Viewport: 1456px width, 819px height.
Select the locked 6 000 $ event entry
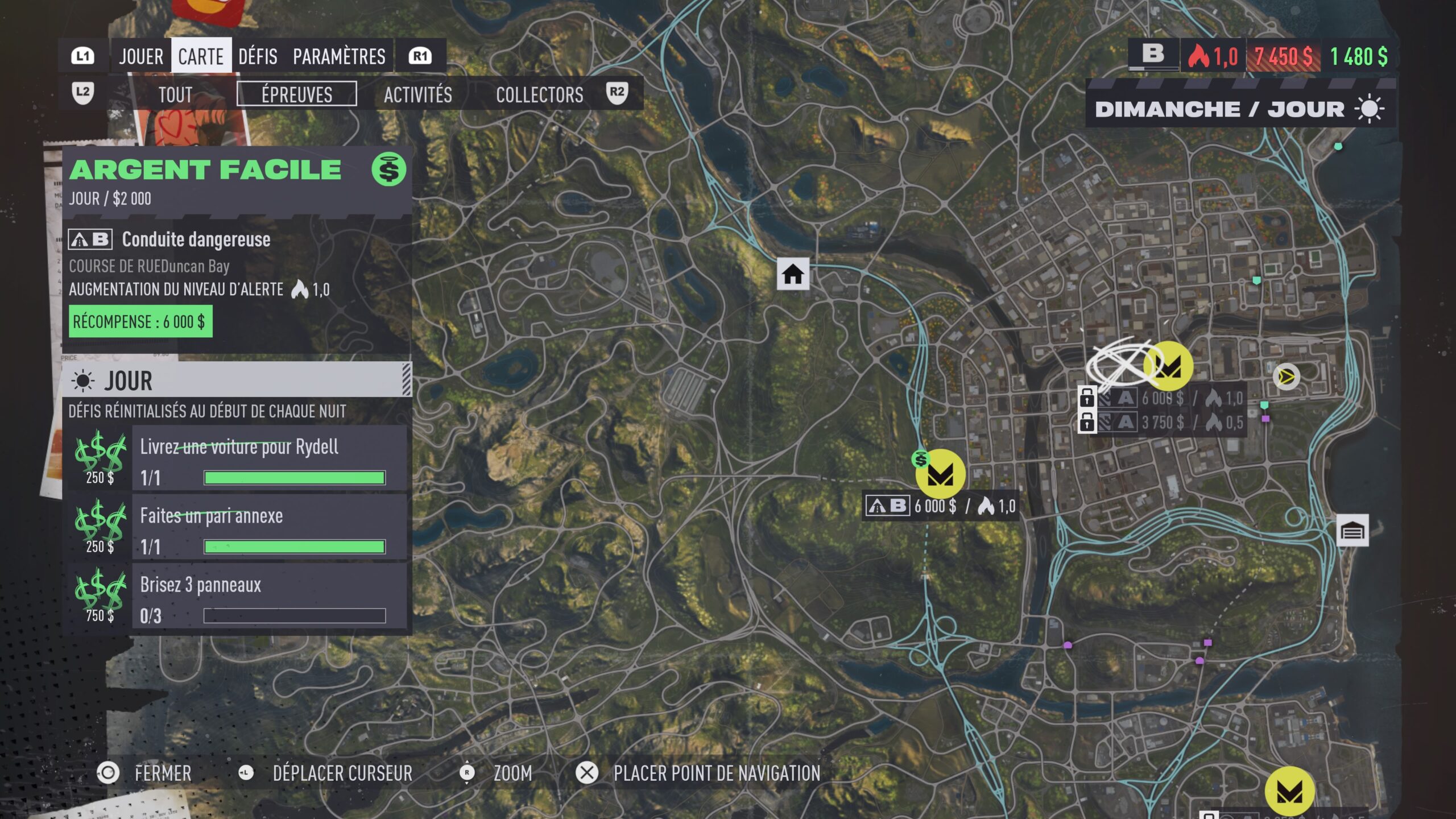pyautogui.click(x=1163, y=398)
